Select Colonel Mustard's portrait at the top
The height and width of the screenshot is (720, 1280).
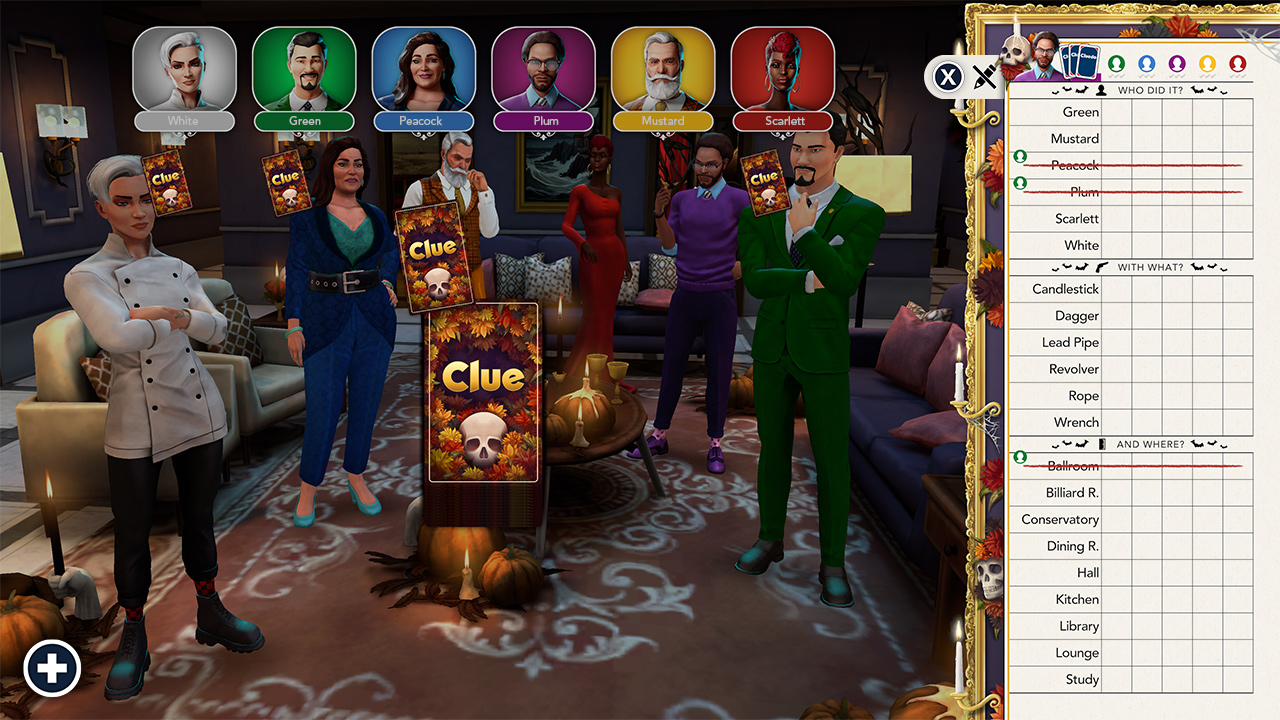[x=663, y=70]
